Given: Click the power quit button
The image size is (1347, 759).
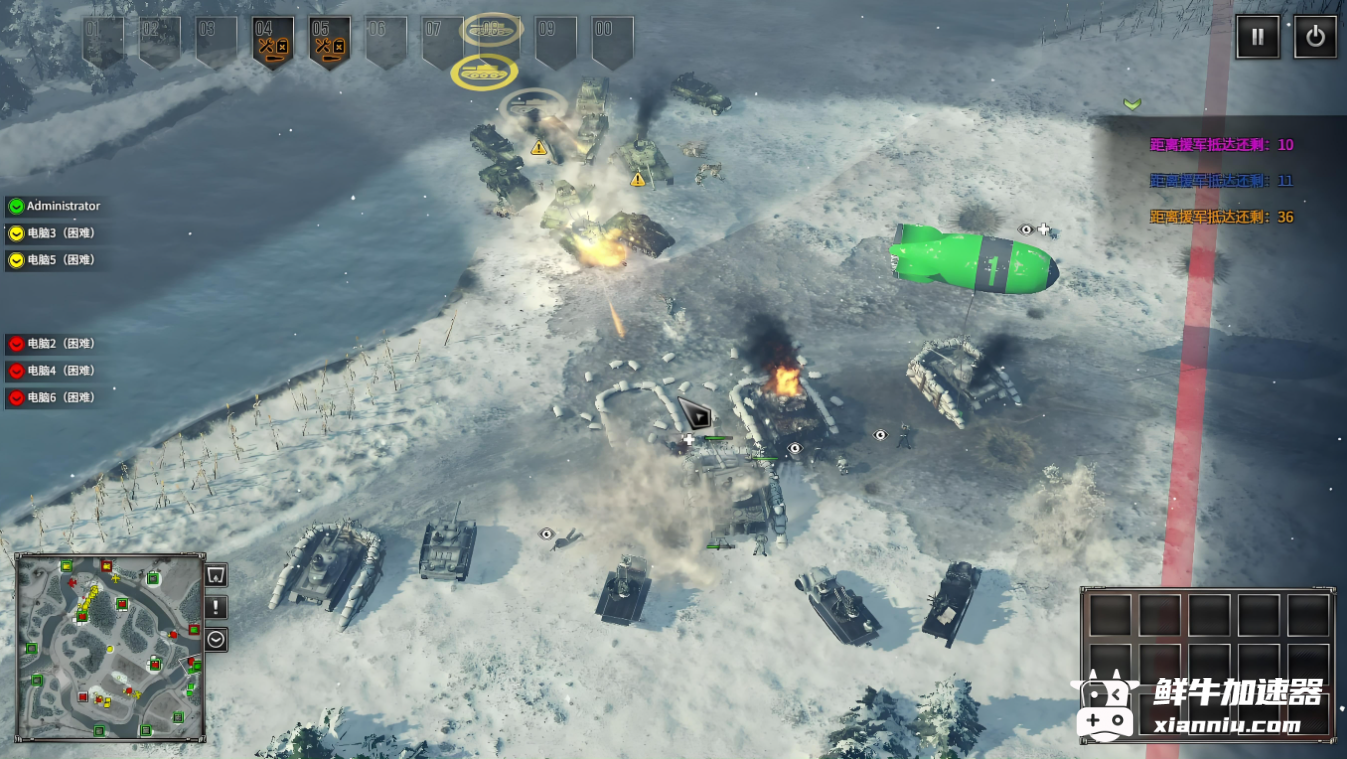Looking at the screenshot, I should pos(1315,38).
